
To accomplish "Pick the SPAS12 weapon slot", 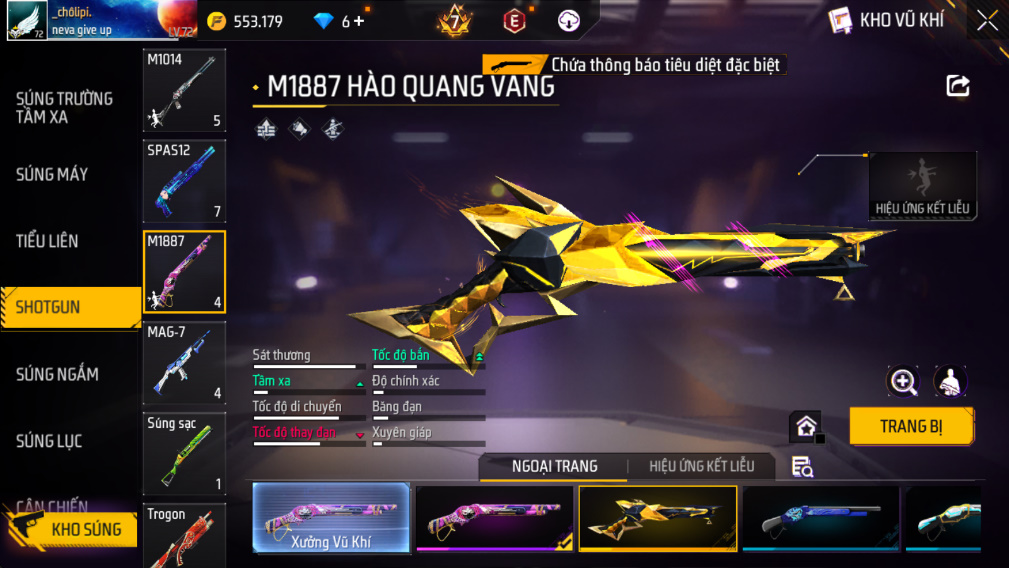I will click(185, 181).
